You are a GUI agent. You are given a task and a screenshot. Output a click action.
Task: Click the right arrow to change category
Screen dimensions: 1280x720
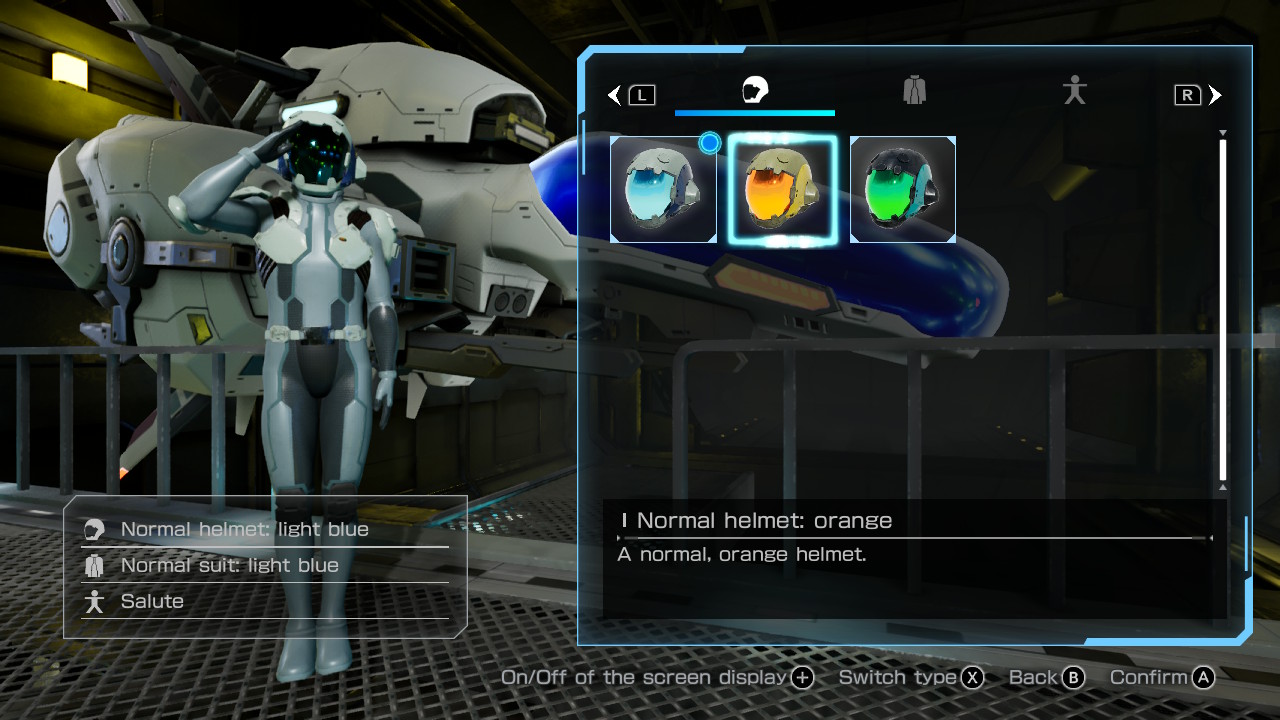click(x=1216, y=94)
